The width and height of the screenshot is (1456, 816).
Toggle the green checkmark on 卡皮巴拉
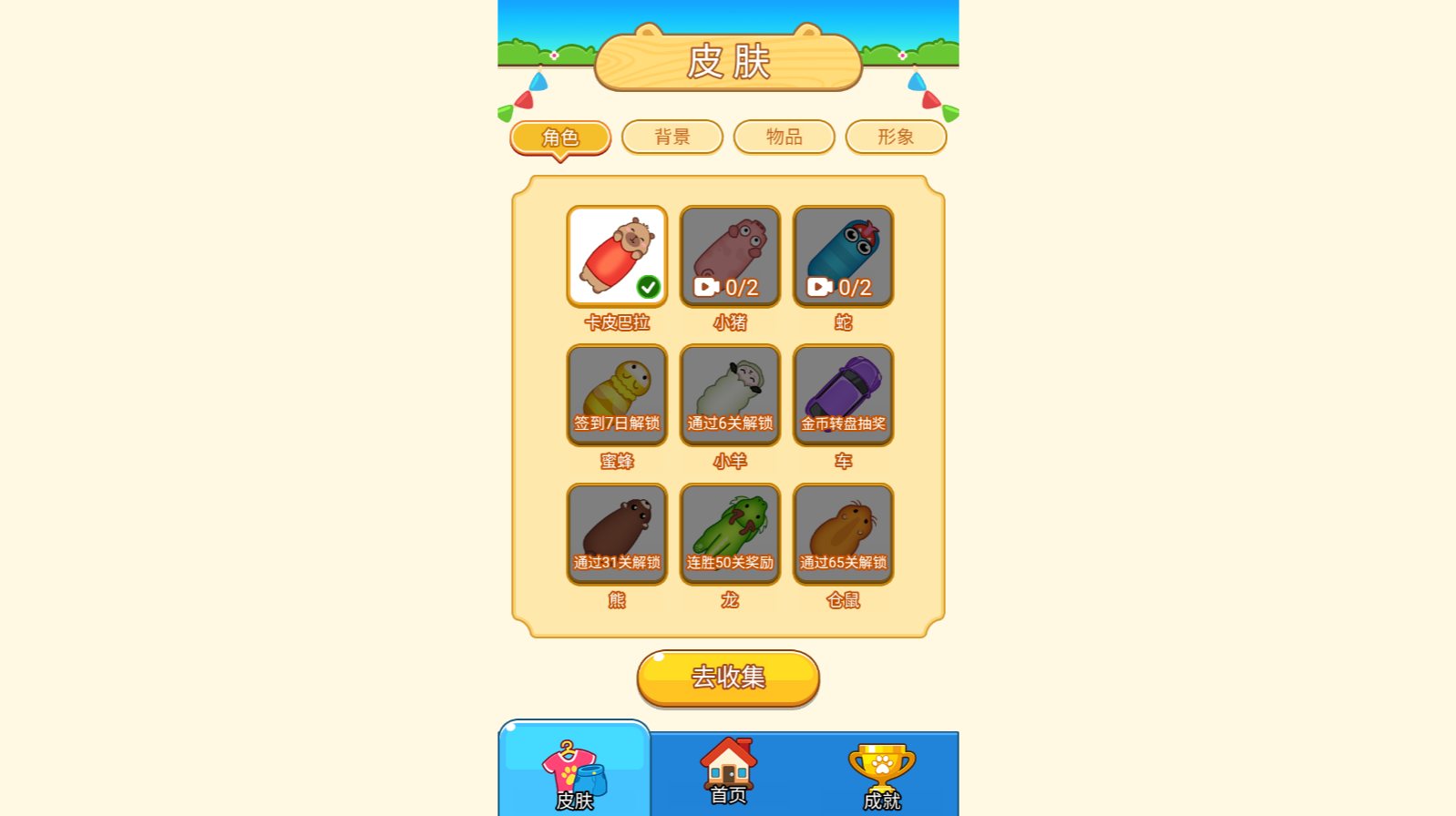647,285
